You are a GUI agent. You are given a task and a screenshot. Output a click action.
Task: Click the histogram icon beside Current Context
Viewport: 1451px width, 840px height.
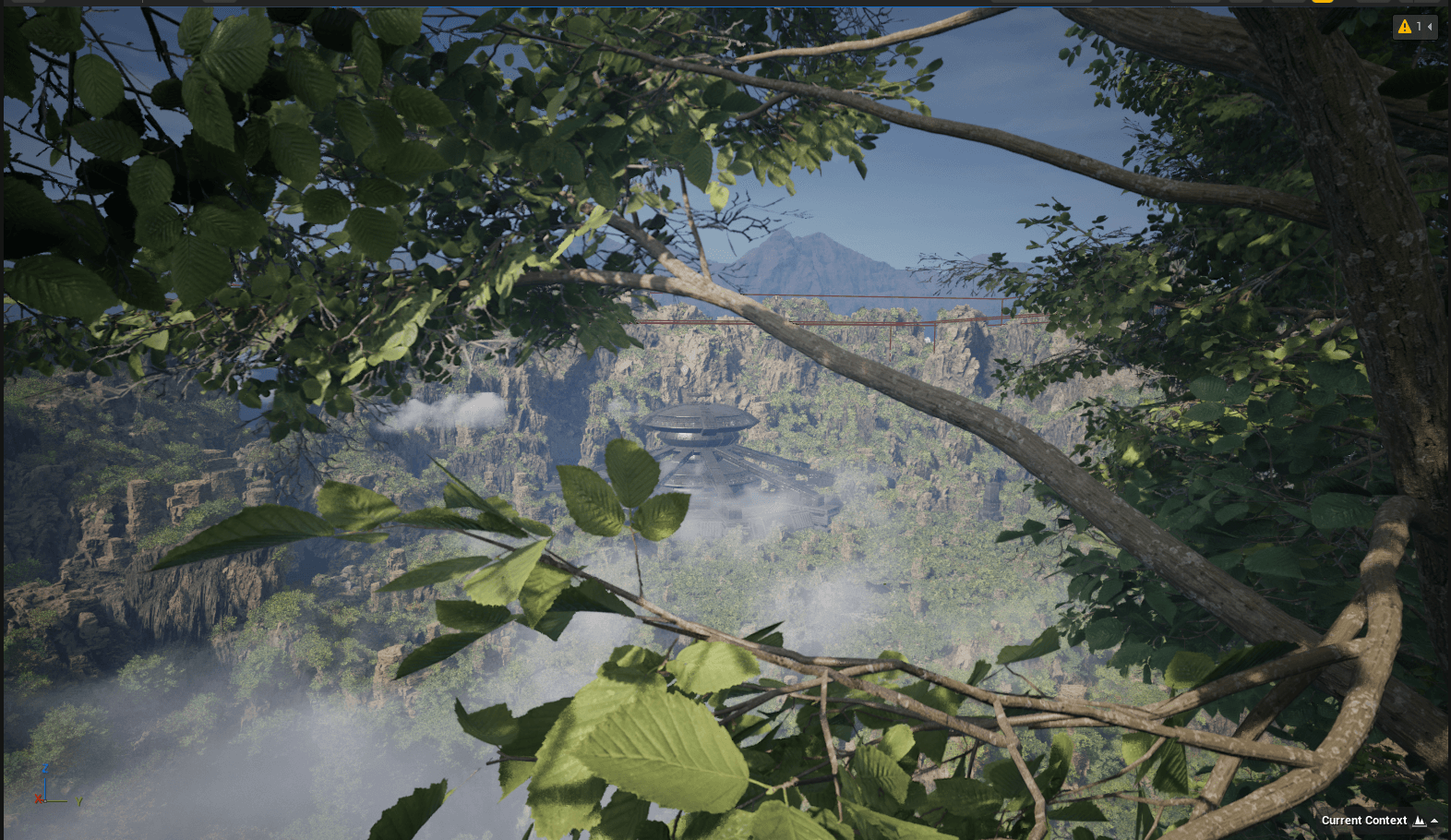click(x=1420, y=821)
